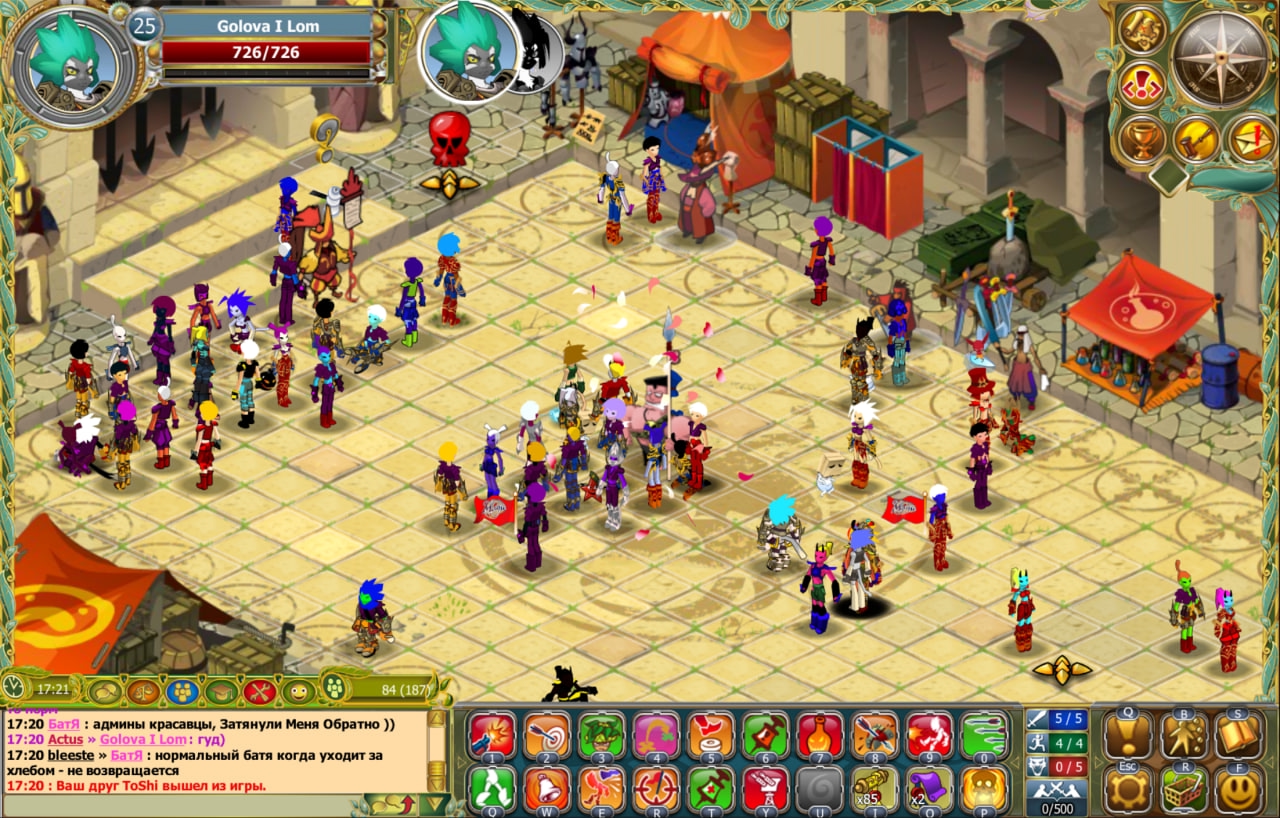Toggle the red tools chat channel filter

click(x=259, y=690)
